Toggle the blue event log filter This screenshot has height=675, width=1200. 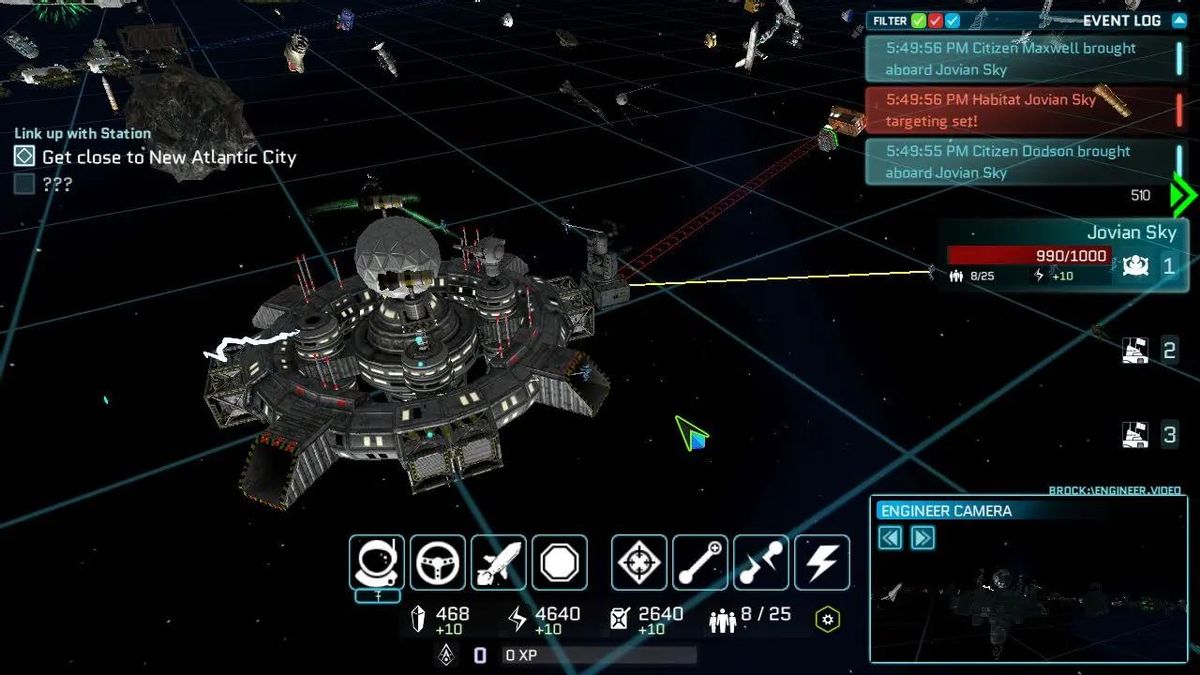pos(953,20)
